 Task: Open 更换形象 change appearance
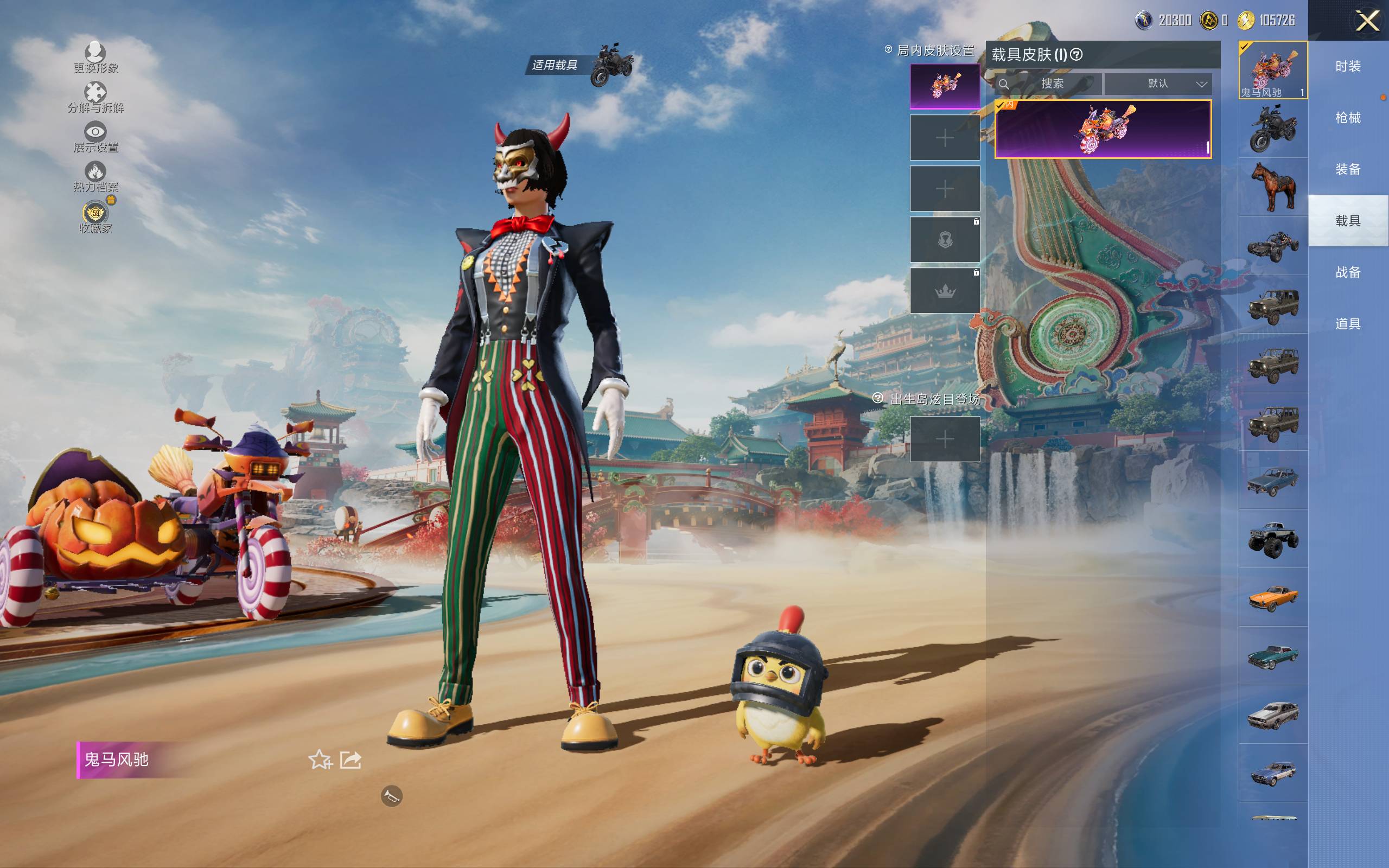95,58
